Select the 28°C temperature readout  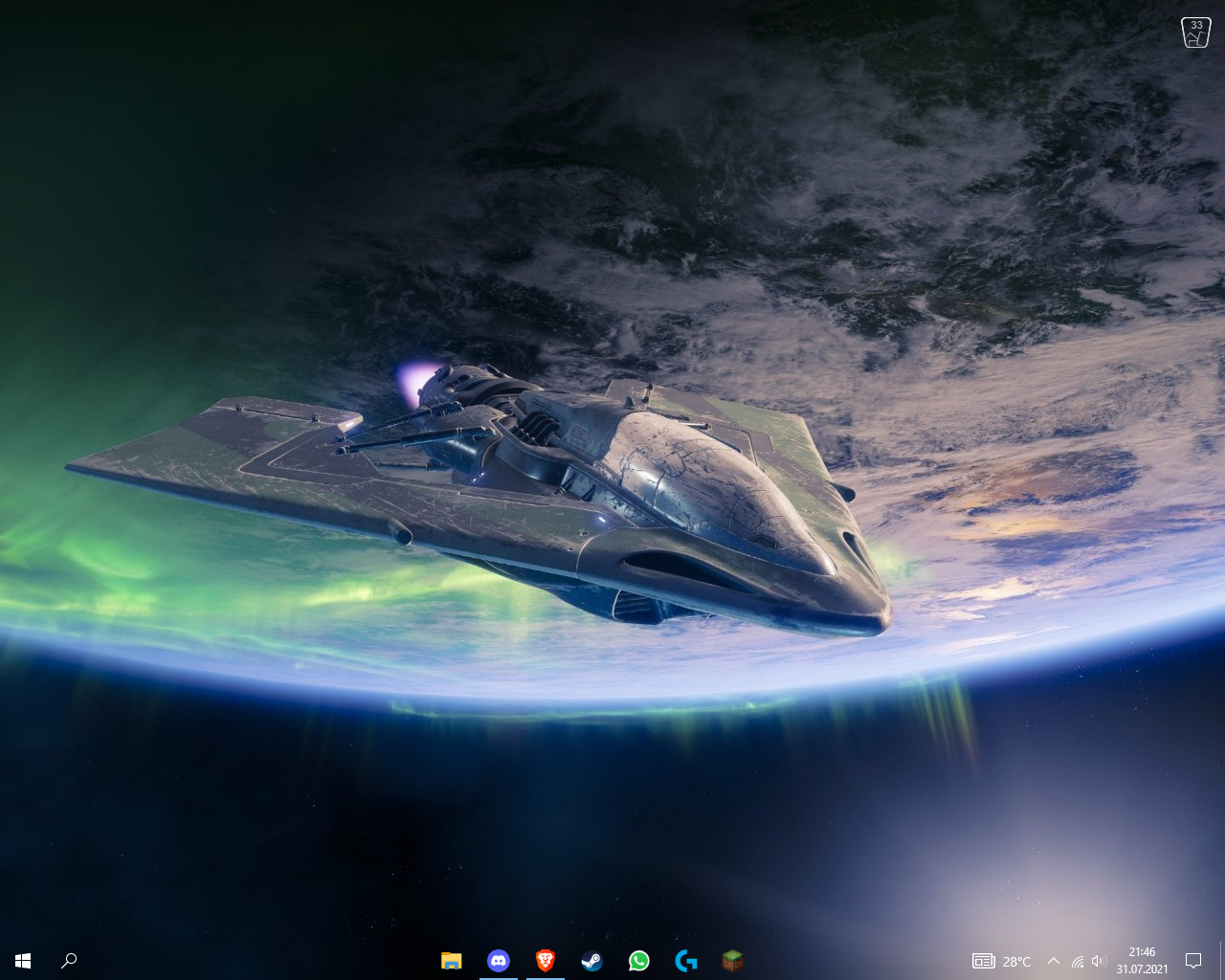1015,962
